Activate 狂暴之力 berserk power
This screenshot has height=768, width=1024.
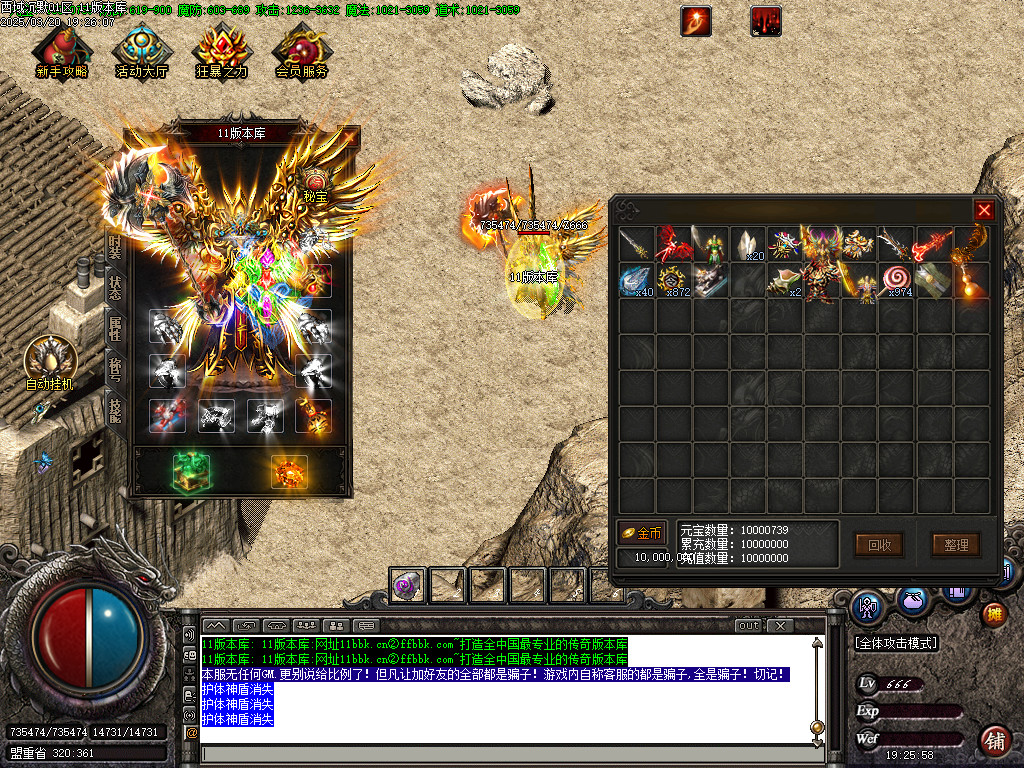click(x=221, y=51)
